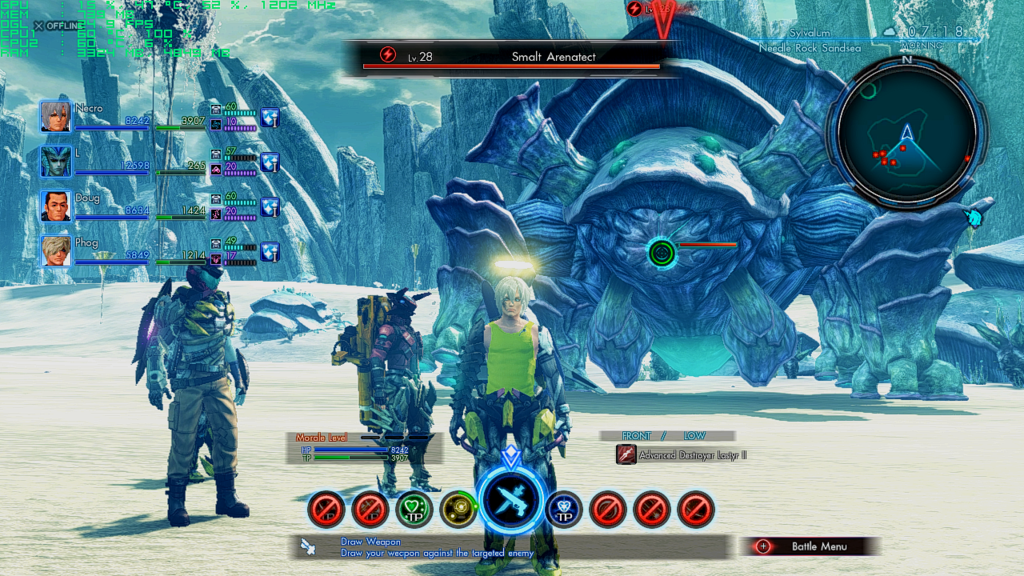Viewport: 1024px width, 576px height.
Task: Select L's party portrait
Action: [56, 161]
